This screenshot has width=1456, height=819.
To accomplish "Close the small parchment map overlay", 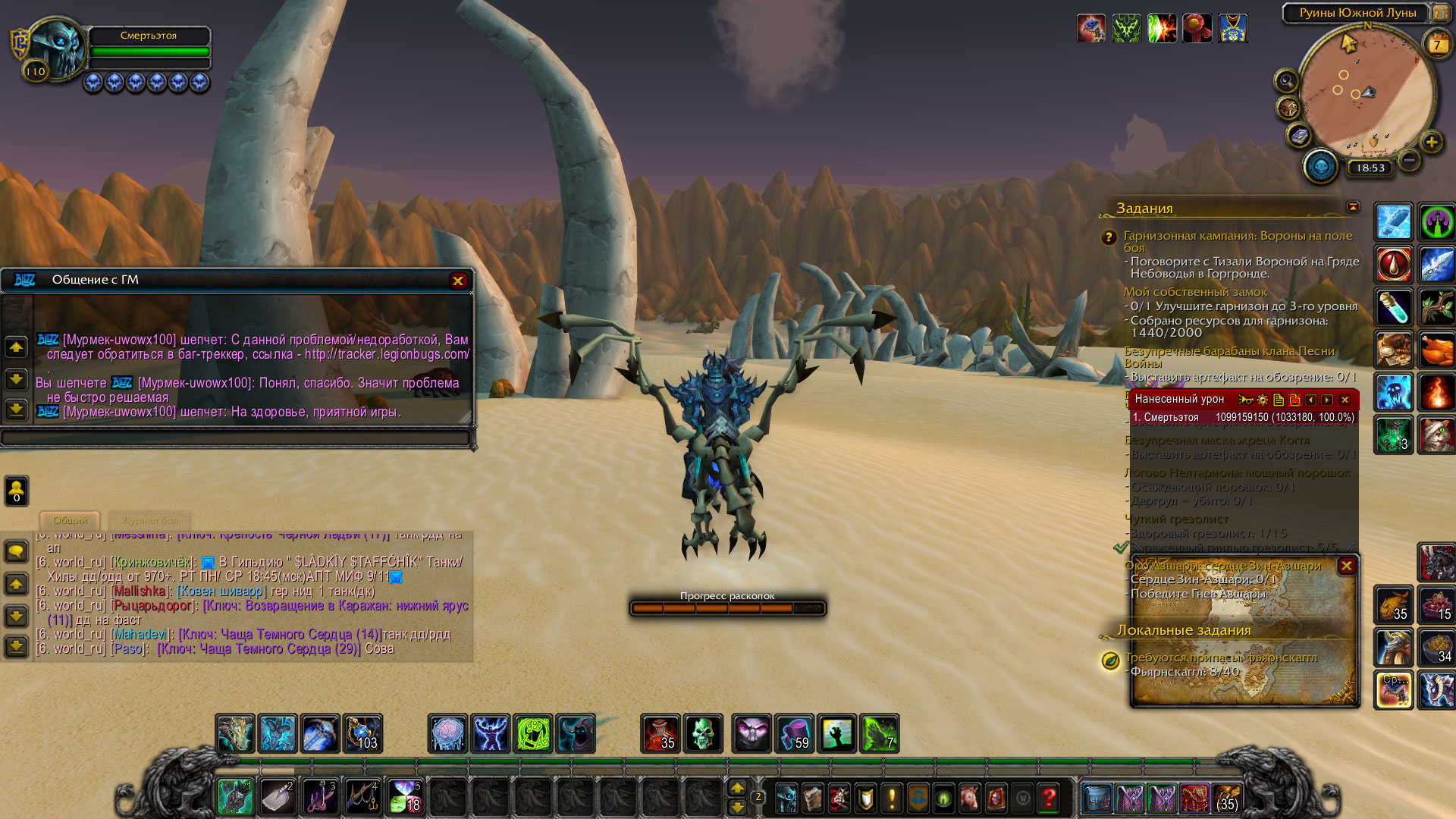I will (1346, 566).
